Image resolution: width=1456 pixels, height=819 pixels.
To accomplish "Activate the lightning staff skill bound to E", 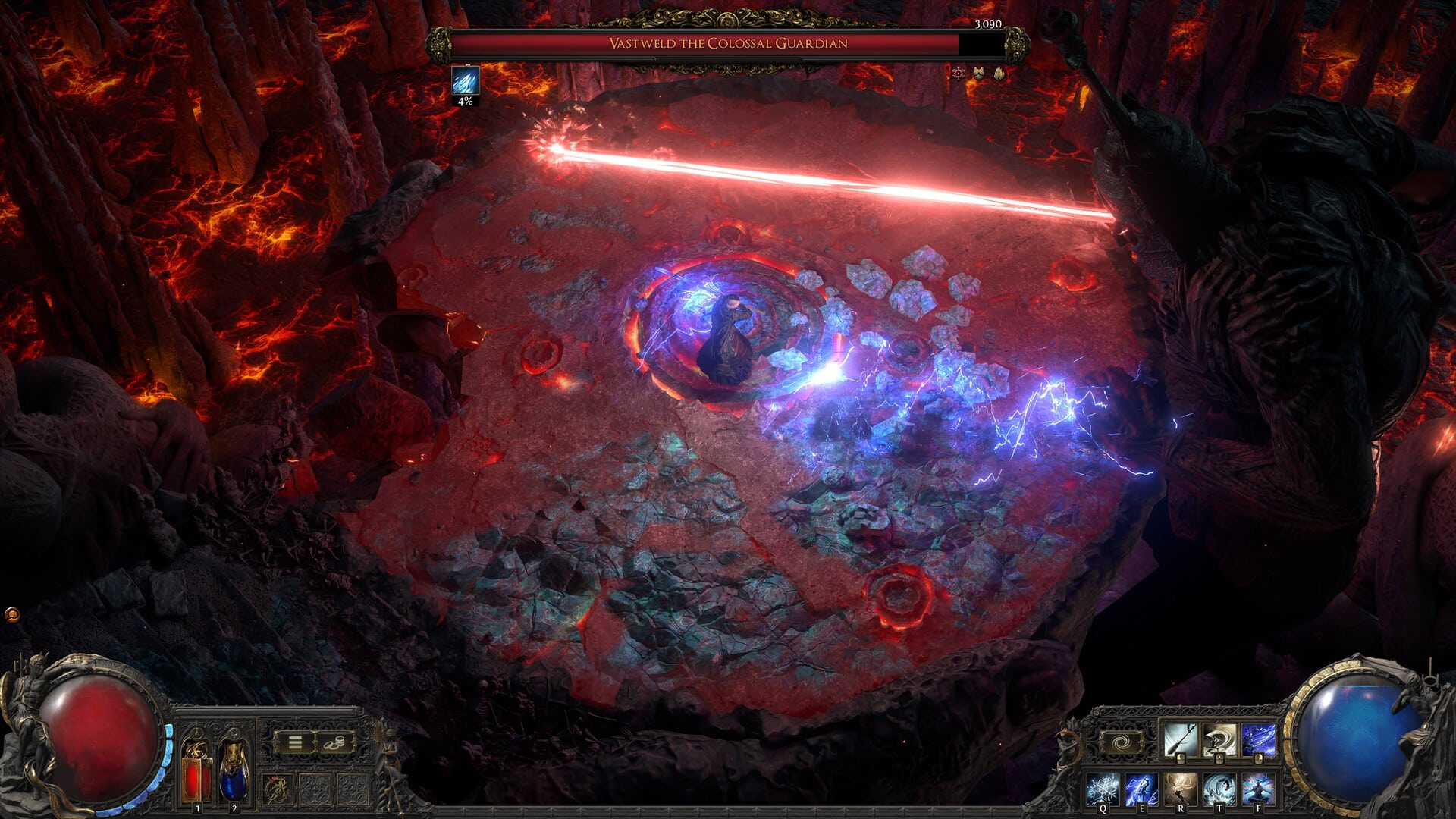I will click(x=1141, y=789).
